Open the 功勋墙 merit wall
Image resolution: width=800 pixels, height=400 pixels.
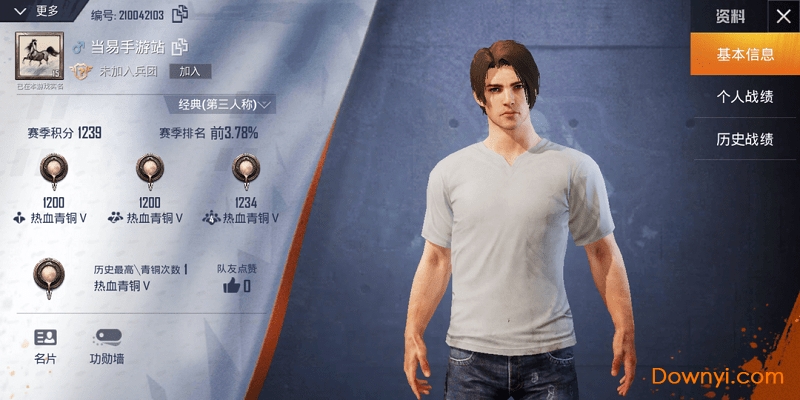tap(106, 346)
